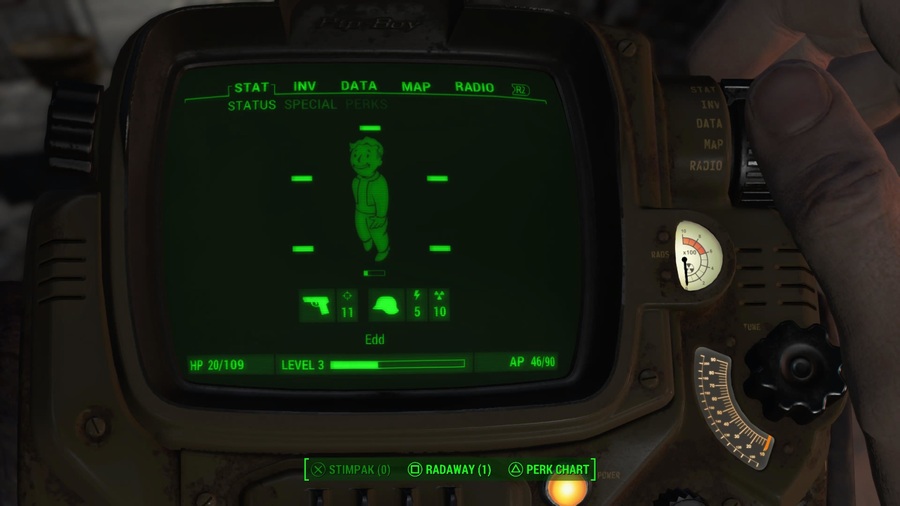Select the helmet armor icon
The width and height of the screenshot is (900, 506).
point(386,305)
